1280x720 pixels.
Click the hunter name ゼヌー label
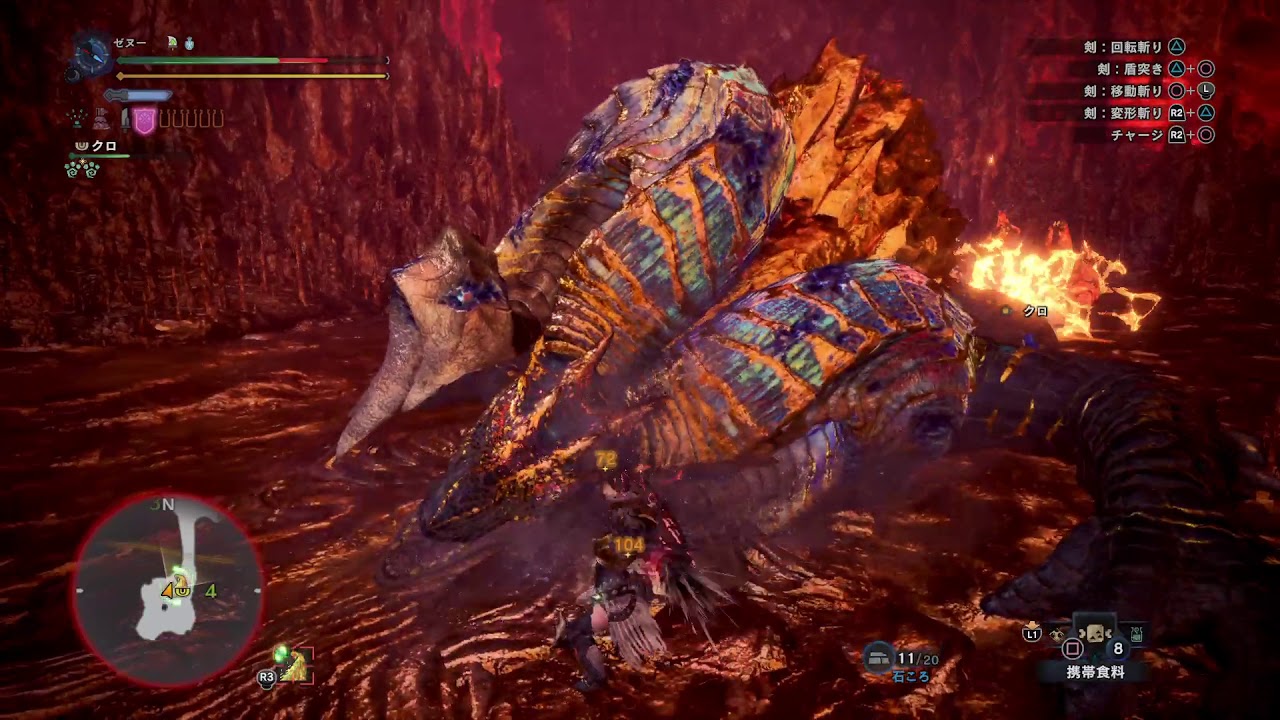pyautogui.click(x=130, y=42)
